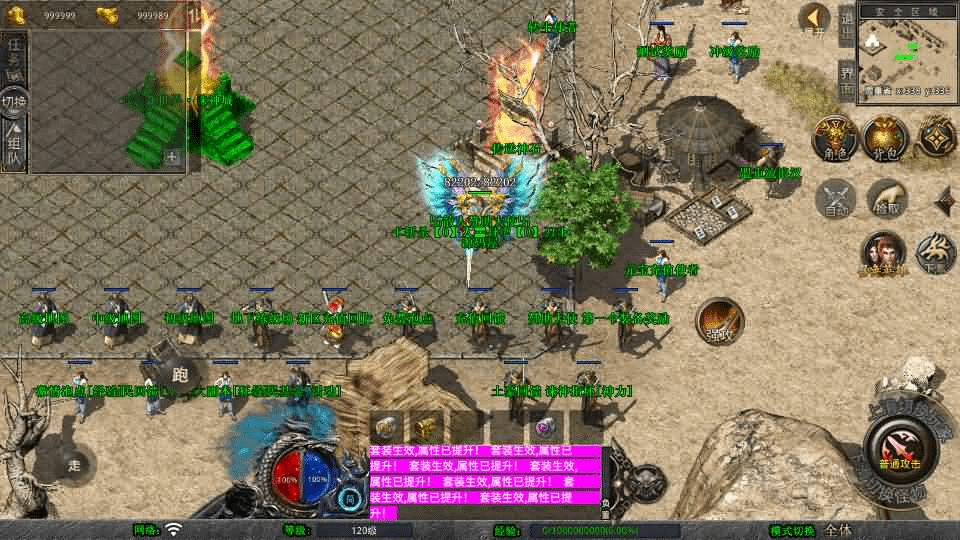Collapse menu with the yellow arrow button

(x=815, y=19)
